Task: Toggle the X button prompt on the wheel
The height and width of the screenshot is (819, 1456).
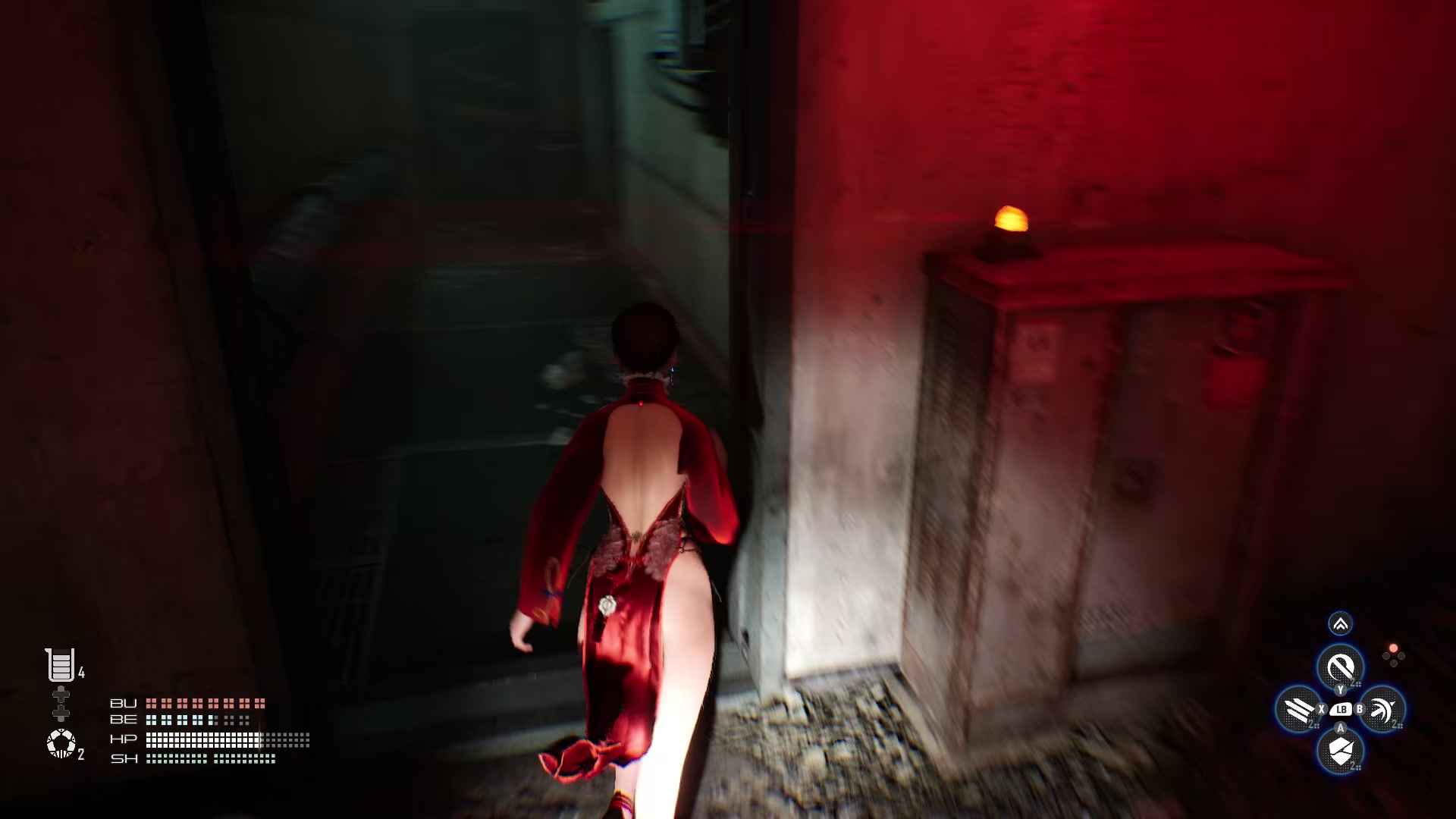Action: (1321, 709)
